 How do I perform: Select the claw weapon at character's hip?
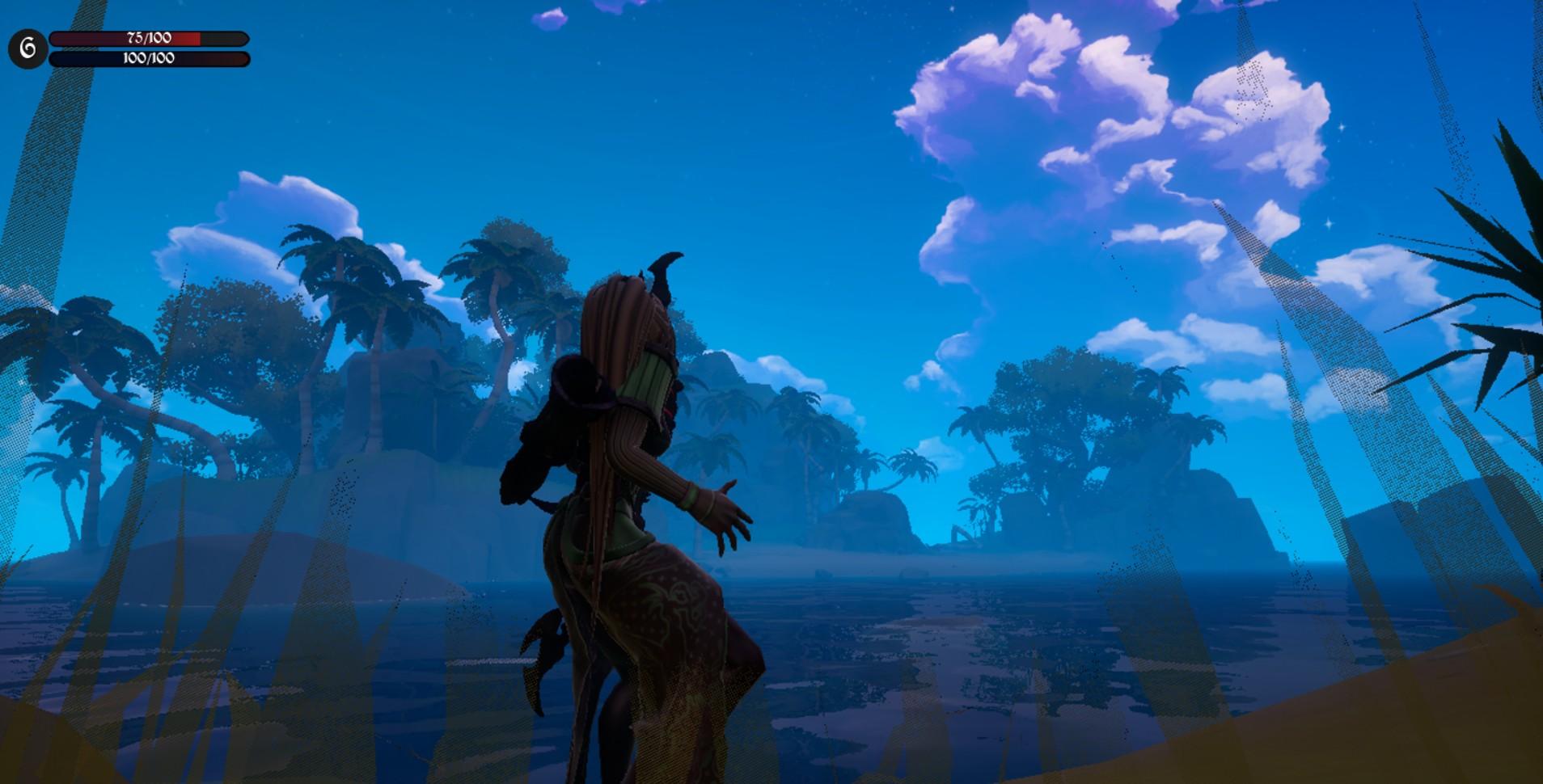543,643
